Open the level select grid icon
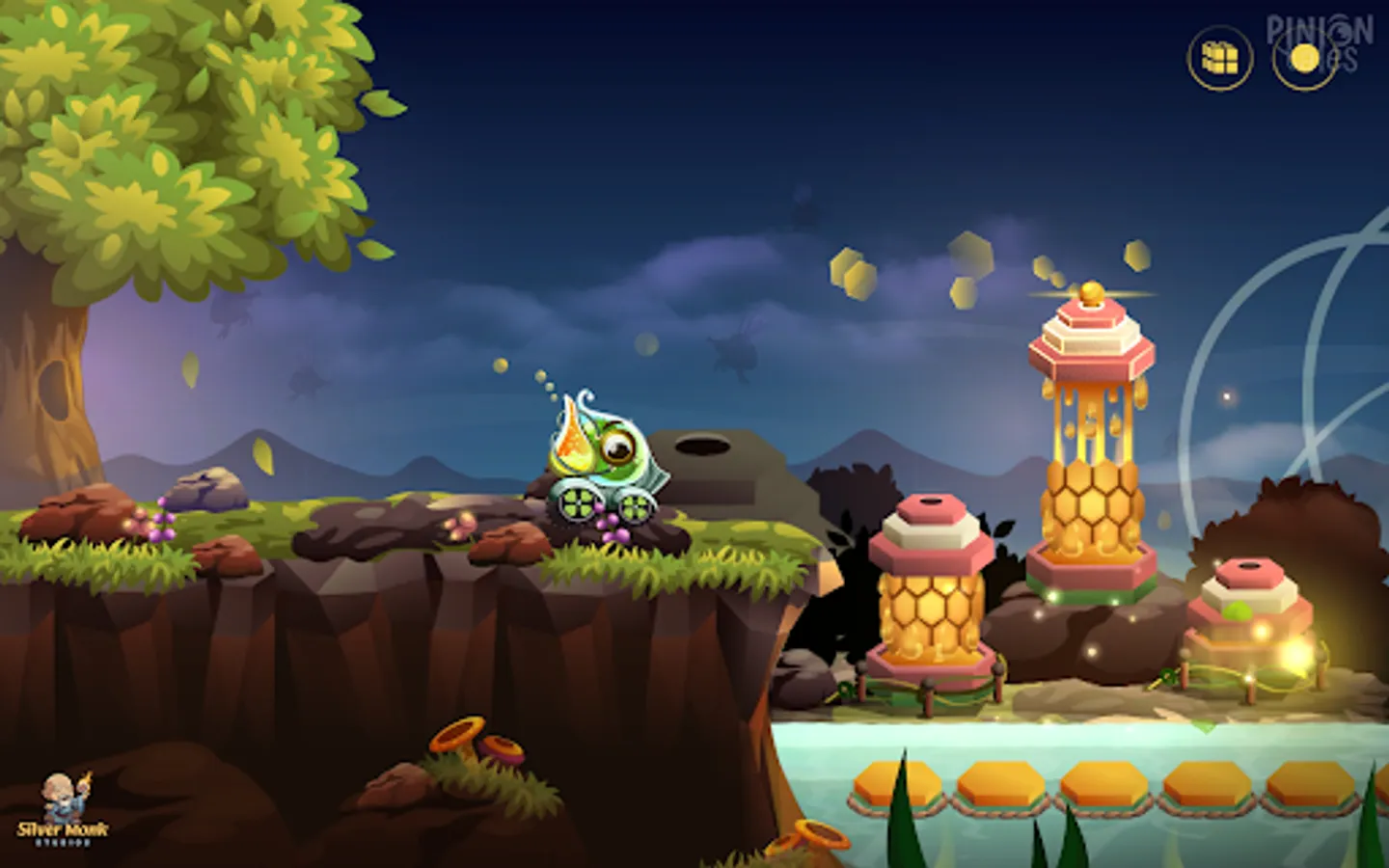The height and width of the screenshot is (868, 1389). [1217, 59]
